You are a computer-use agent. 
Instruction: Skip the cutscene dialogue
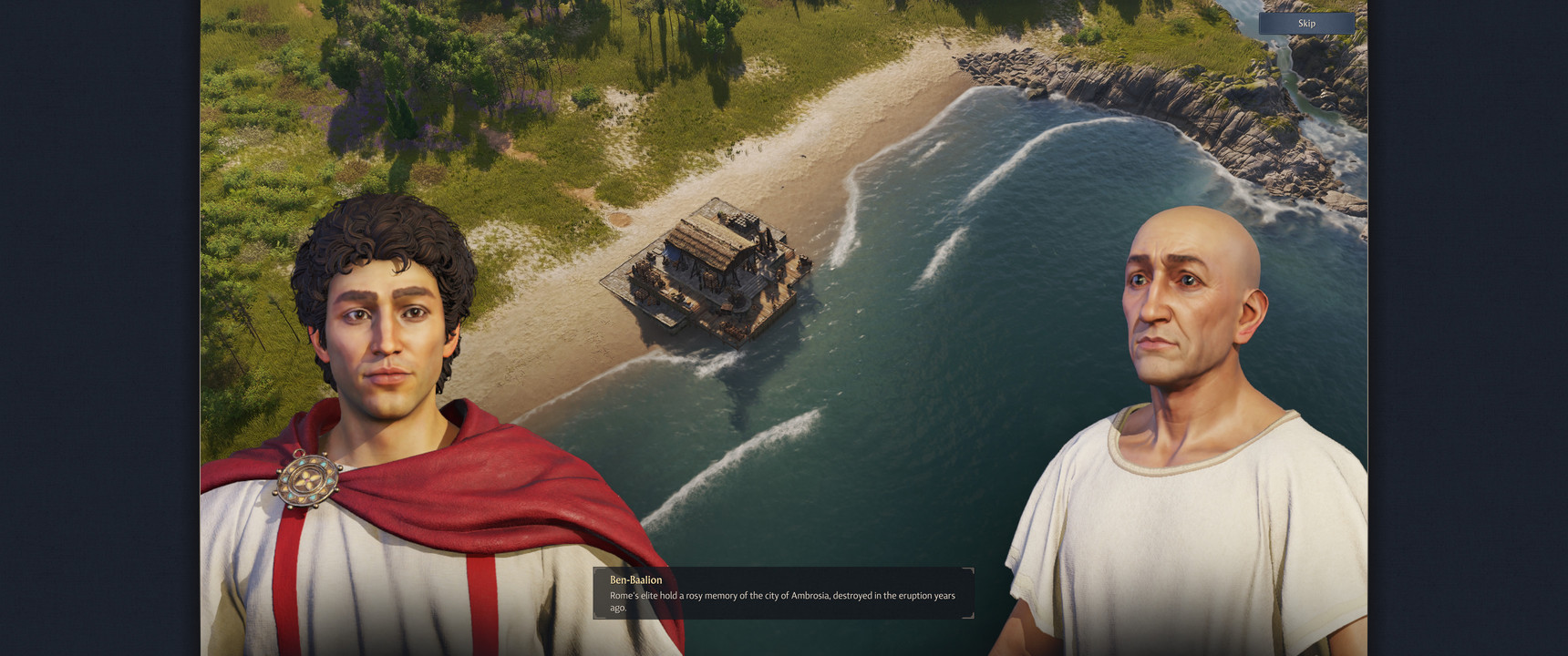(x=1306, y=24)
